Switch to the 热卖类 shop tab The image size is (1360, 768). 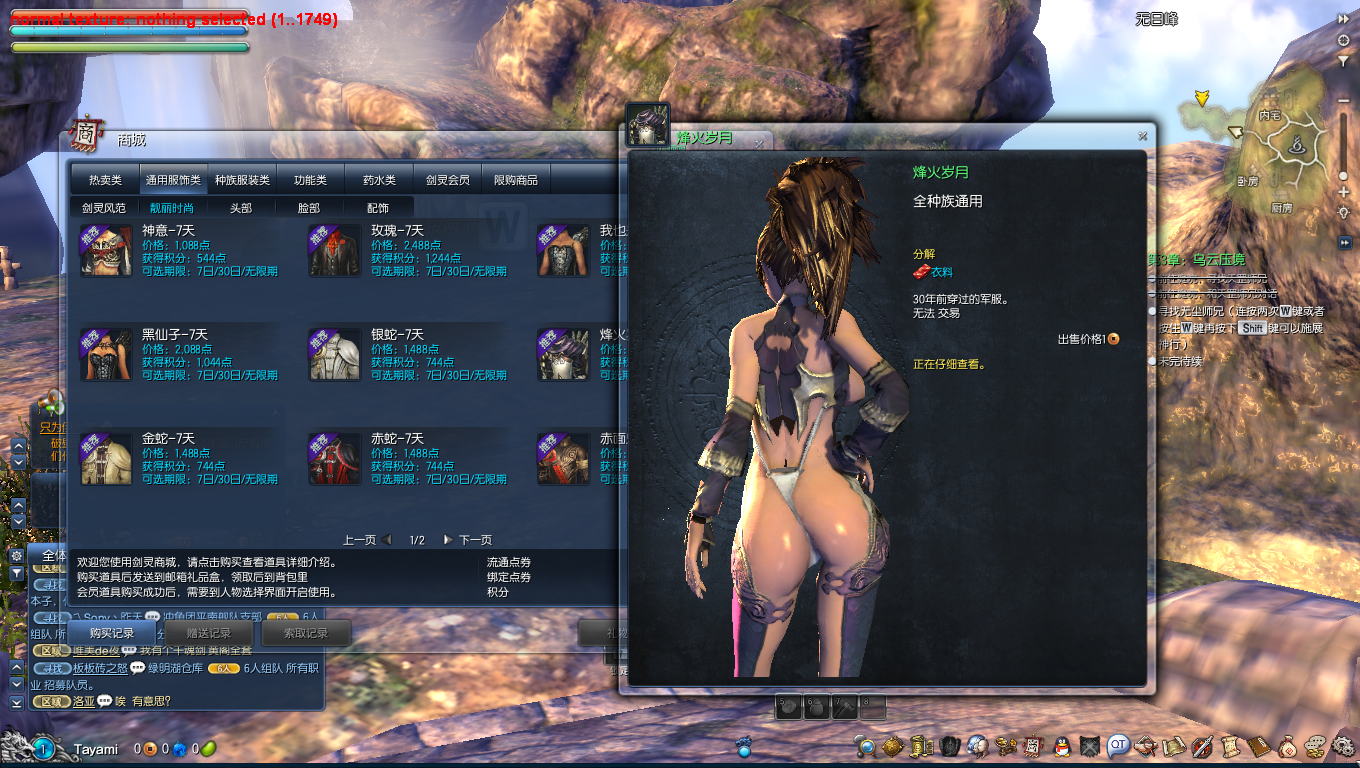coord(105,180)
